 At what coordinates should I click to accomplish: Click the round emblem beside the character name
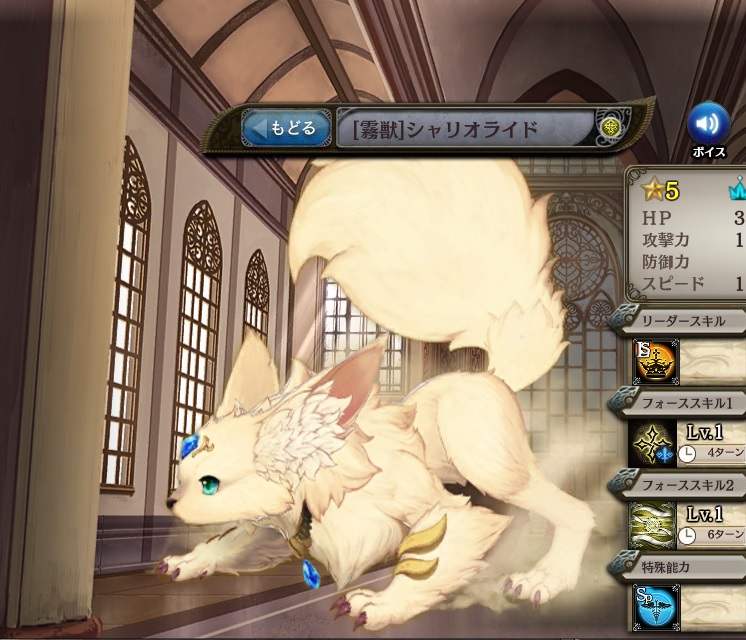[x=612, y=128]
